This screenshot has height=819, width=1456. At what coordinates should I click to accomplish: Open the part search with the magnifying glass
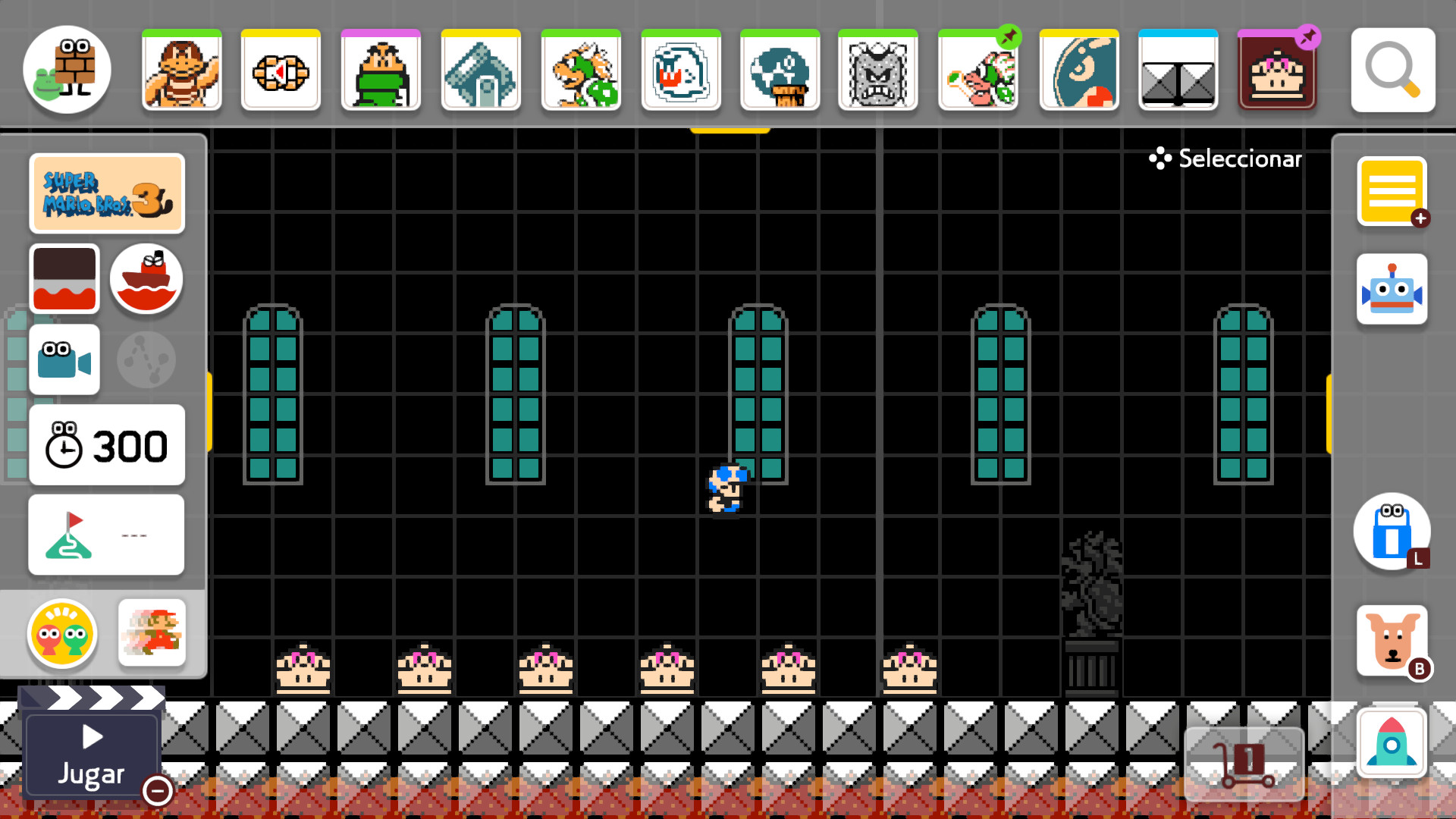(1392, 71)
